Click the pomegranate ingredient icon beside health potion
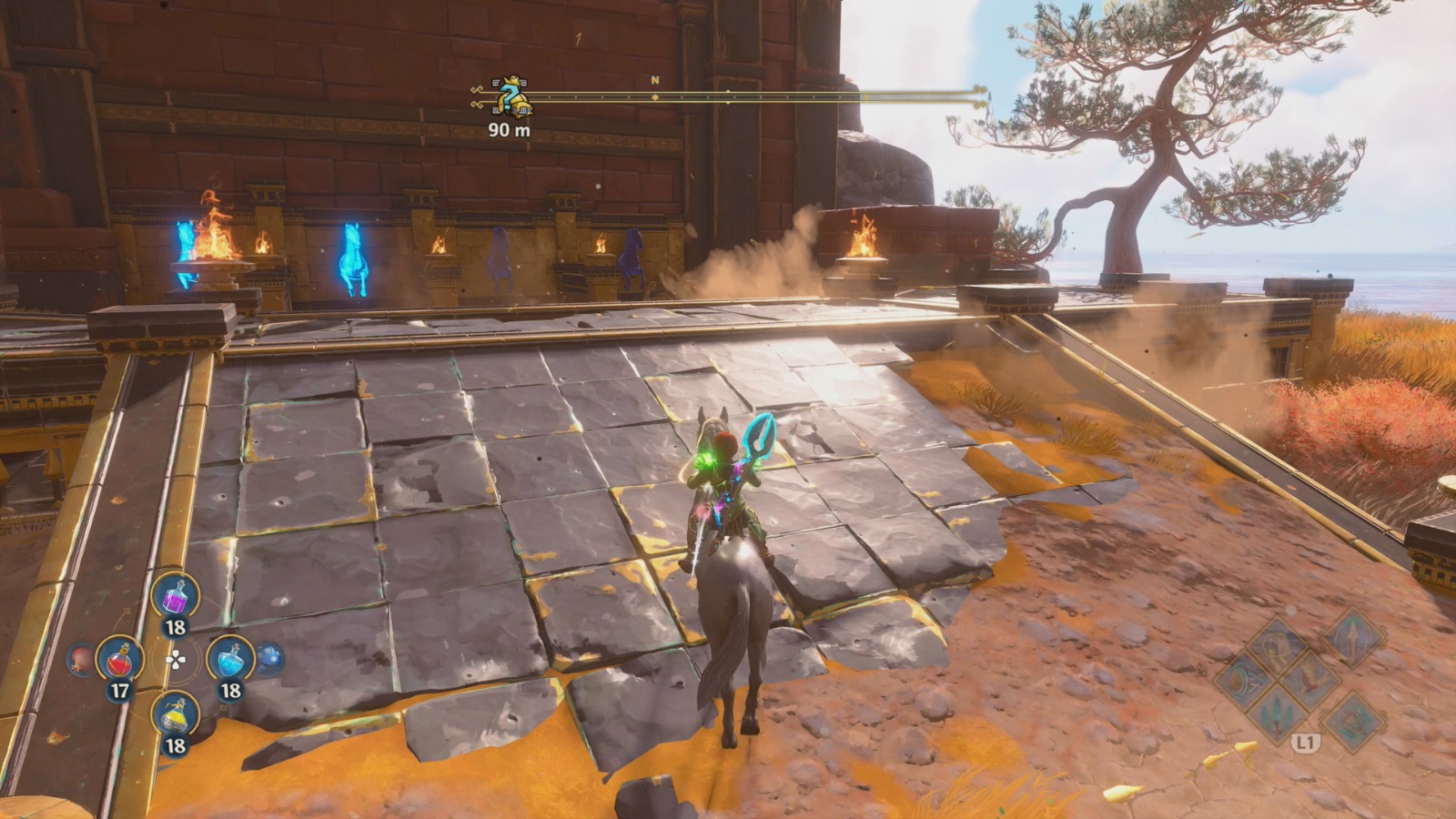The image size is (1456, 819). click(80, 660)
